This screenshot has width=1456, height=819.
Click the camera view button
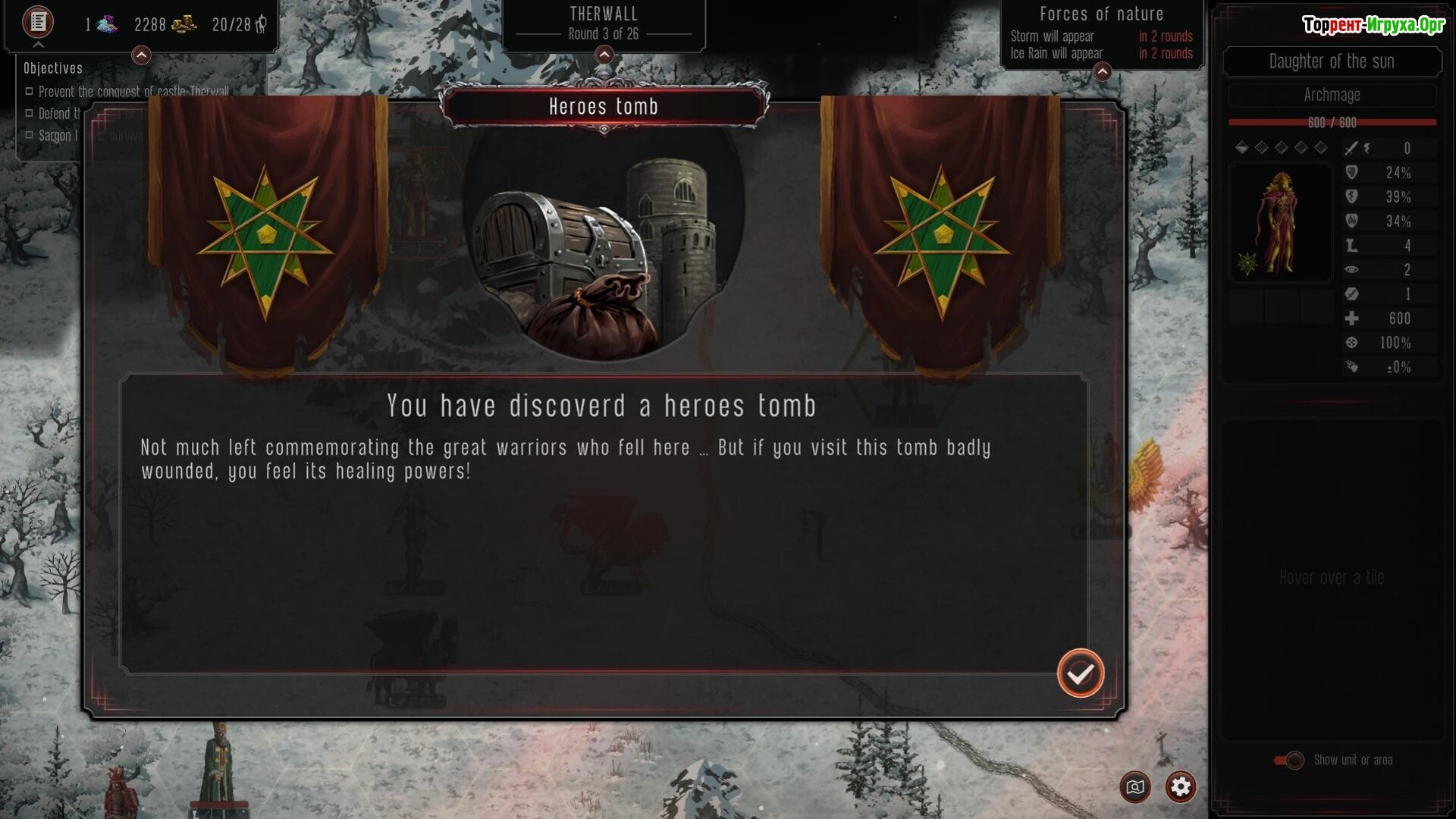[x=1135, y=787]
